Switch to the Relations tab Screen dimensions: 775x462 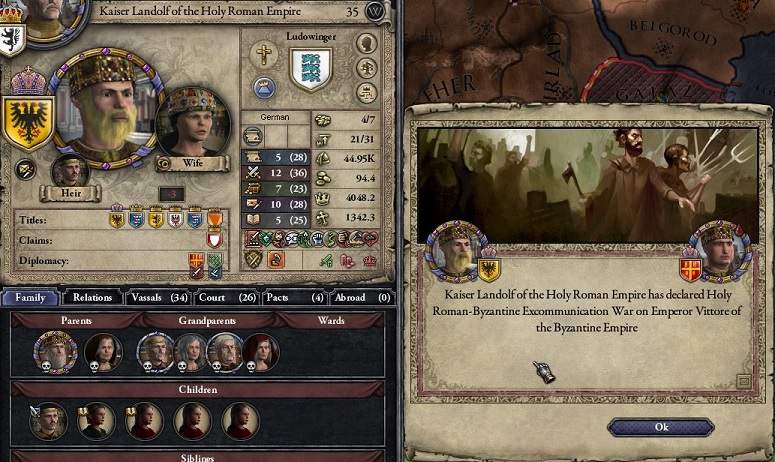(x=92, y=297)
